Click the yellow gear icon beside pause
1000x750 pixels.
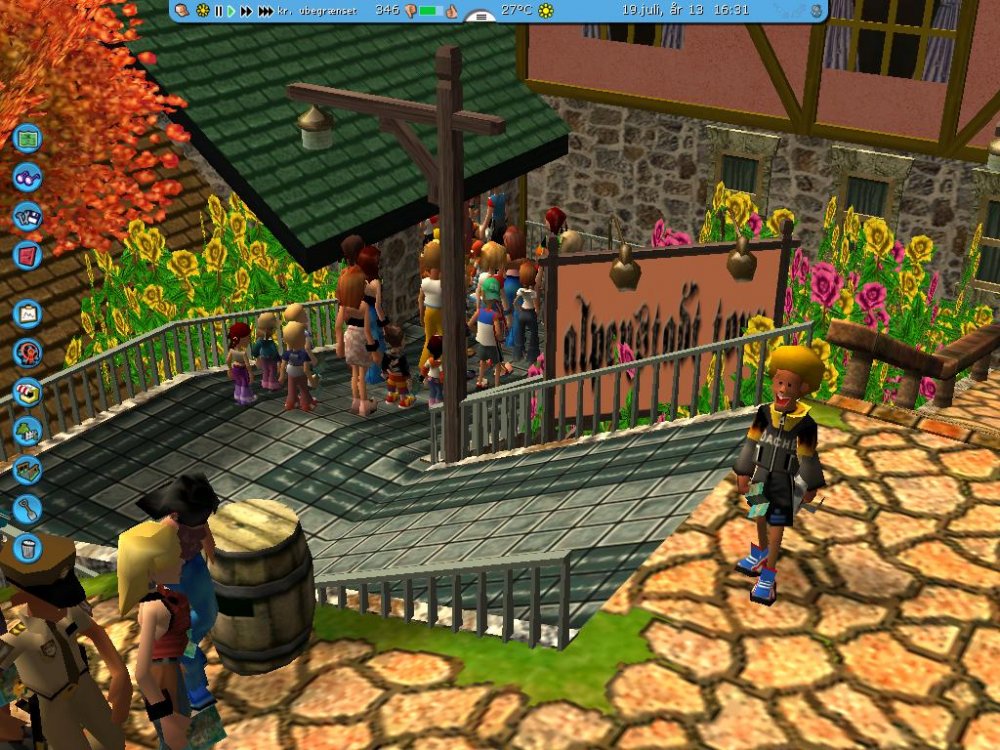203,11
